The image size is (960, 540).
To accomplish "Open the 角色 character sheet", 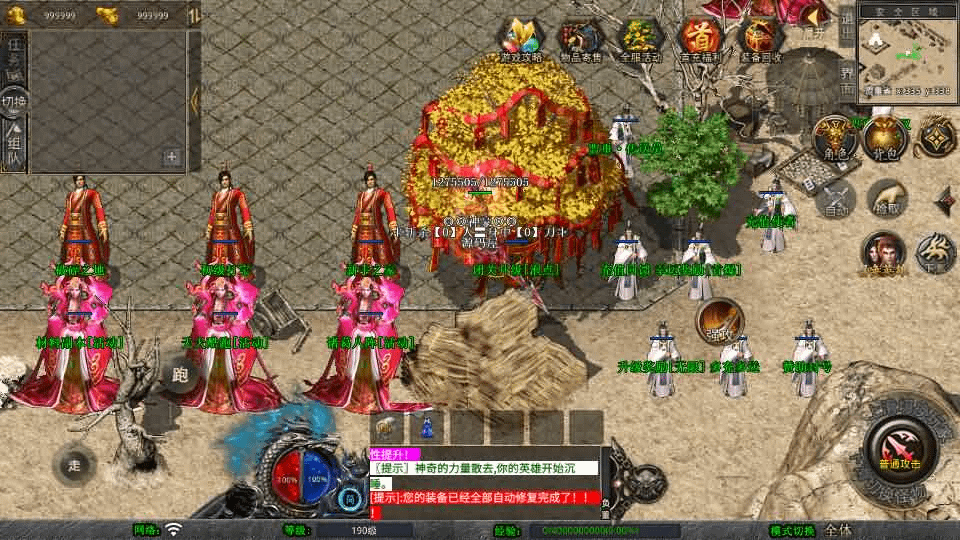I will coord(832,138).
